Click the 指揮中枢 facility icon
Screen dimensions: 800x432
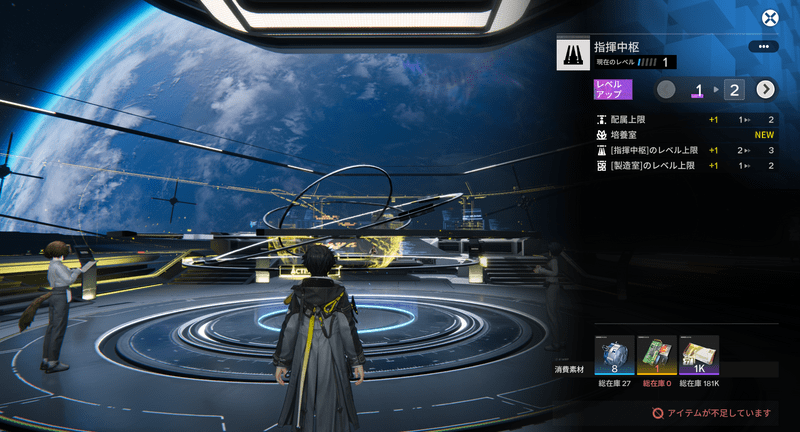572,53
